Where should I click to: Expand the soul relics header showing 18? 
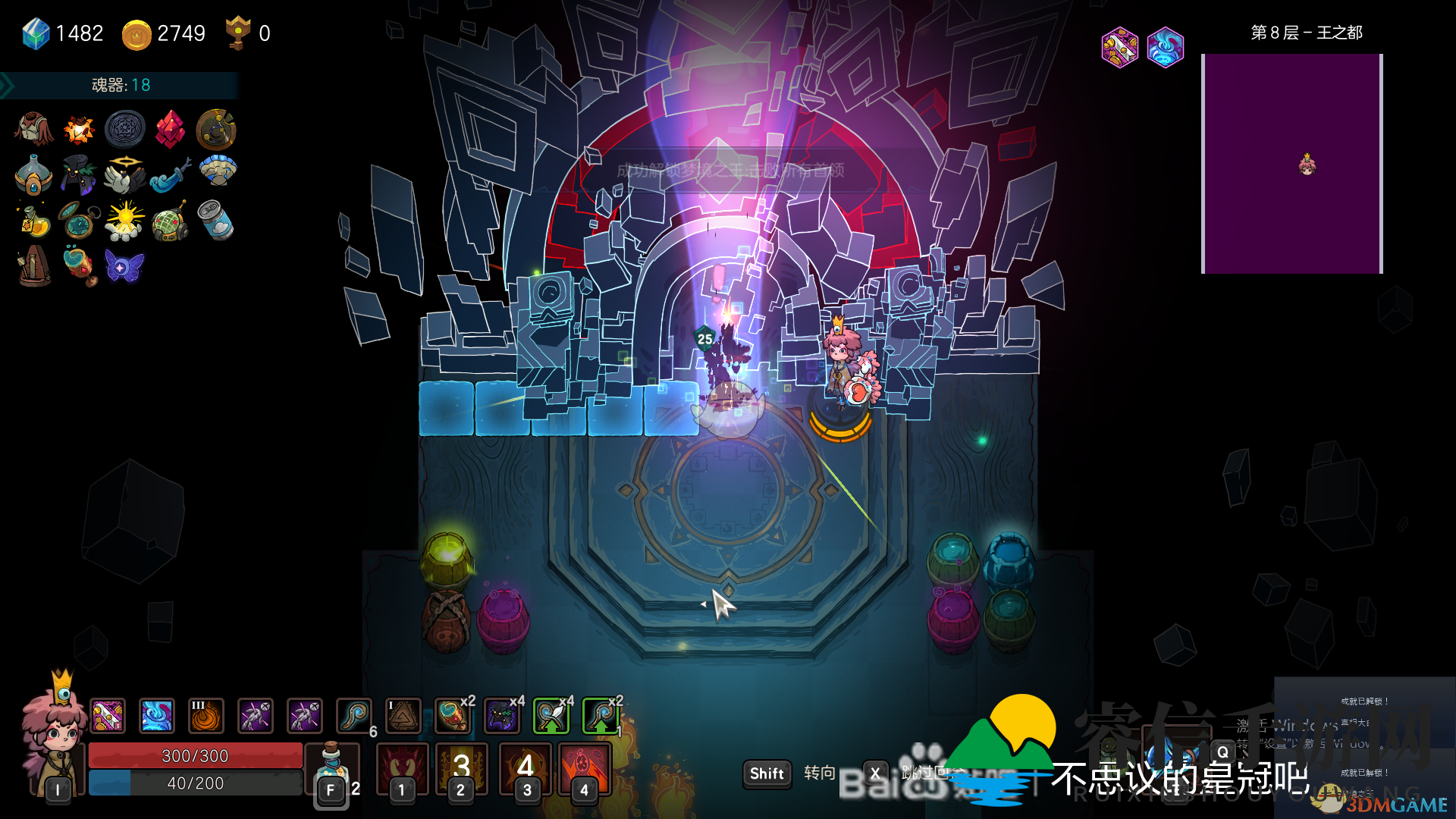121,85
